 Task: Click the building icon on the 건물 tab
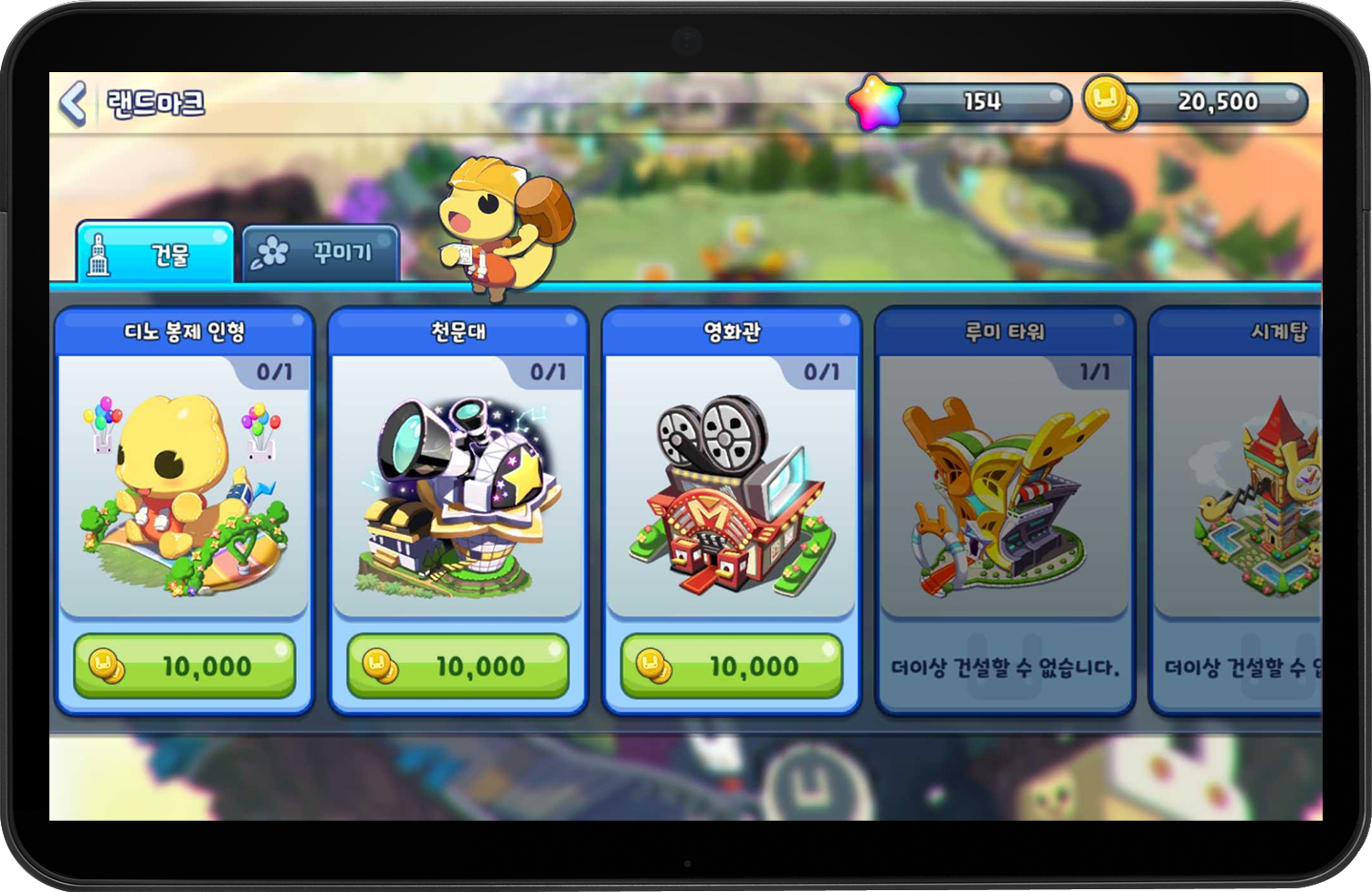[98, 252]
